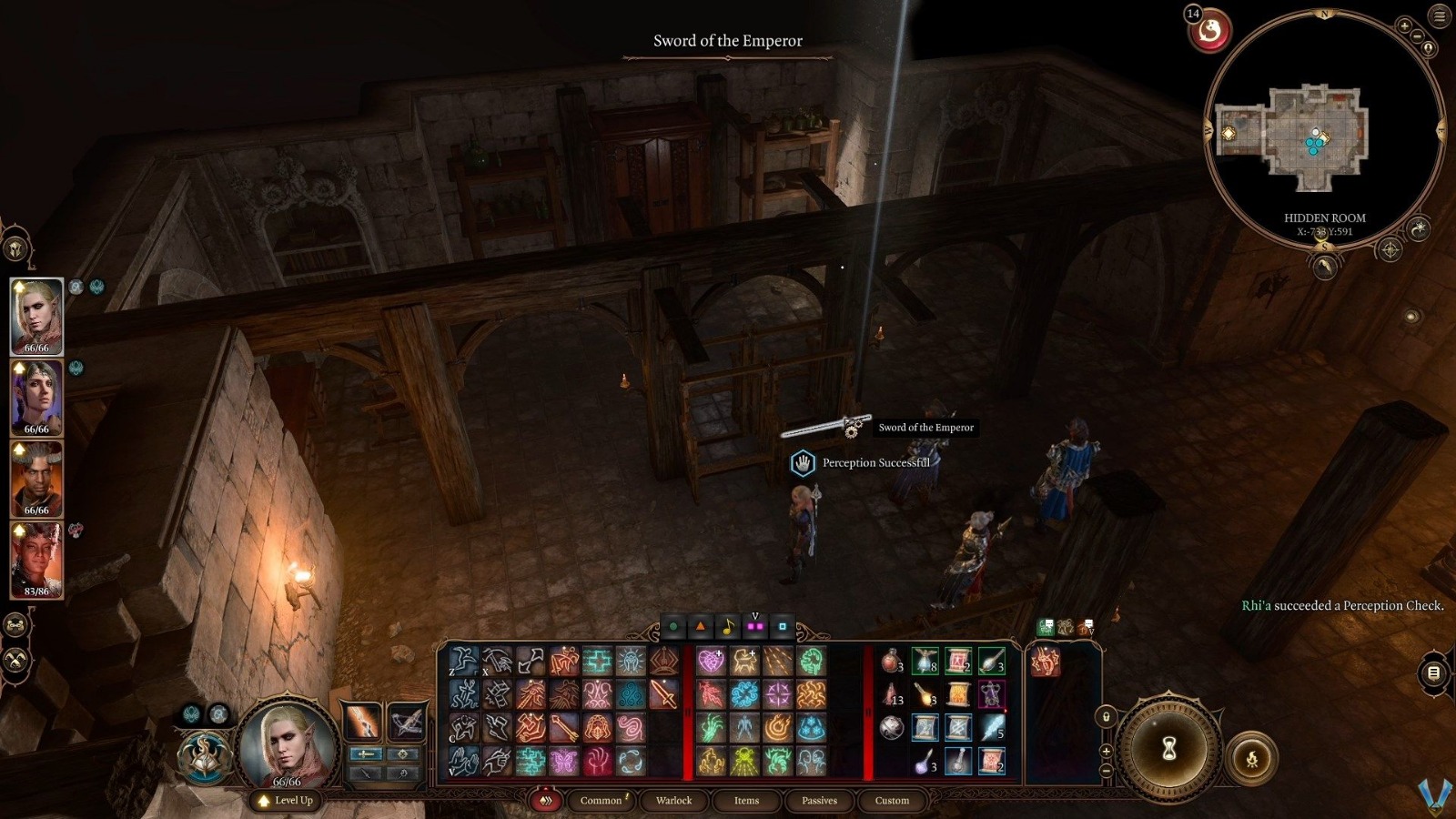Select the main-hand sword attack icon in hotbar
Image resolution: width=1456 pixels, height=819 pixels.
click(x=663, y=693)
